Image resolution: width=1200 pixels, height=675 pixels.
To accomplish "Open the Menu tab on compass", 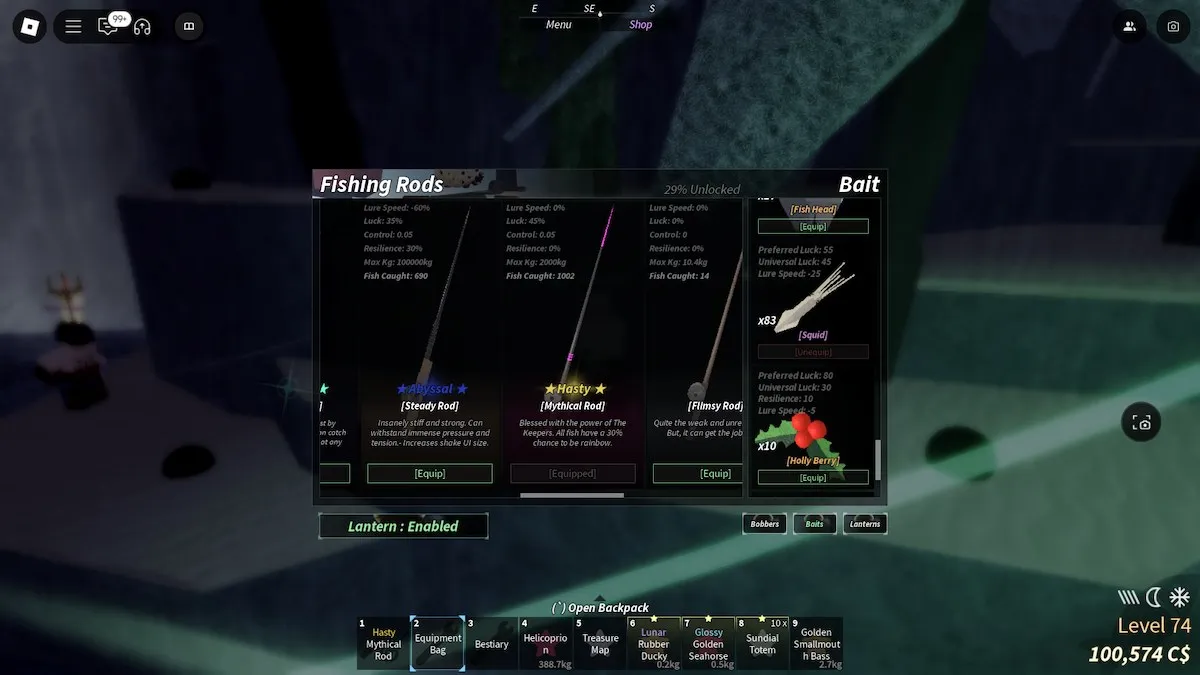I will point(559,25).
